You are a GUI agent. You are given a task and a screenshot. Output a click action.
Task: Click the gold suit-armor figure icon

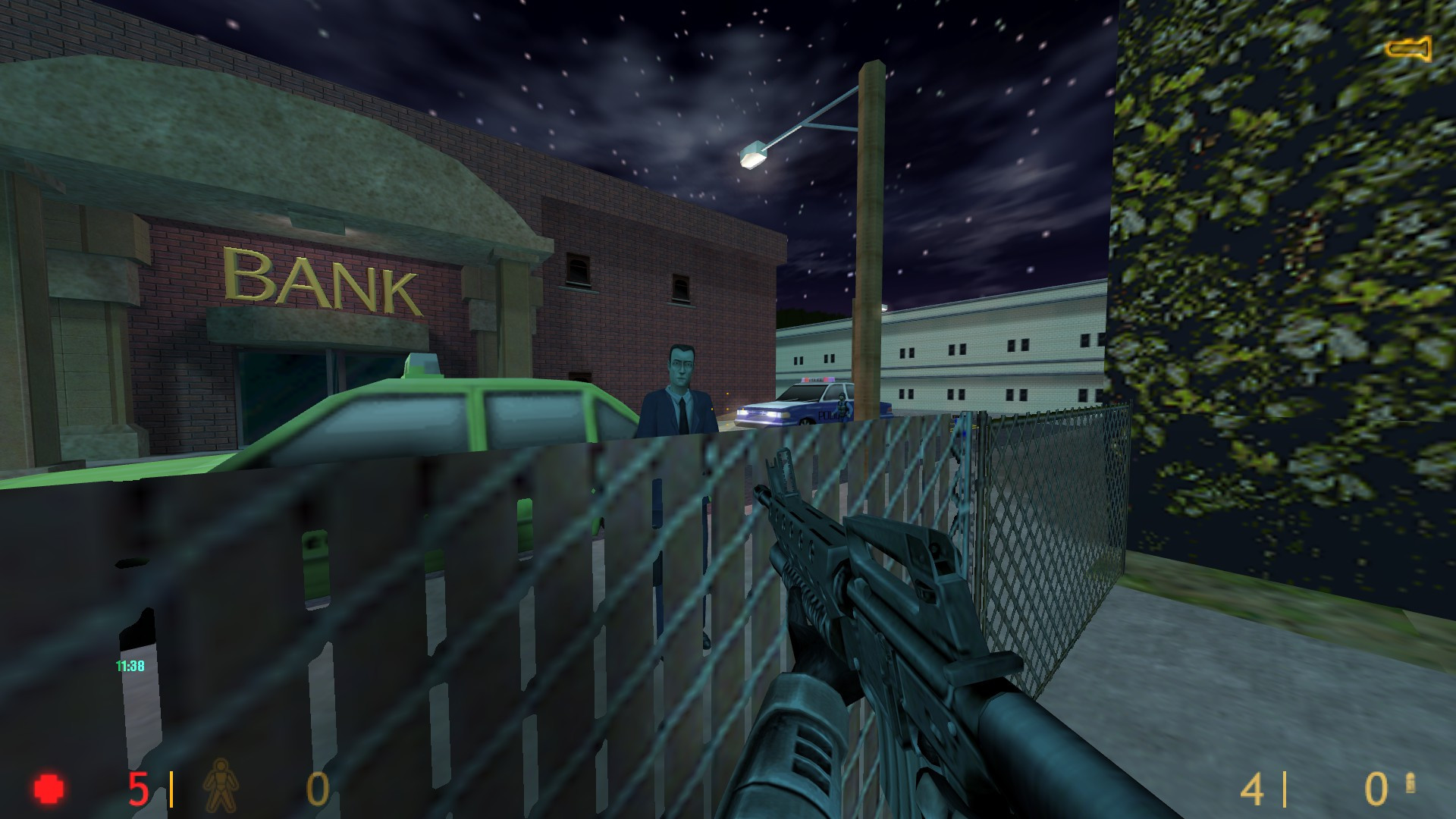click(220, 786)
